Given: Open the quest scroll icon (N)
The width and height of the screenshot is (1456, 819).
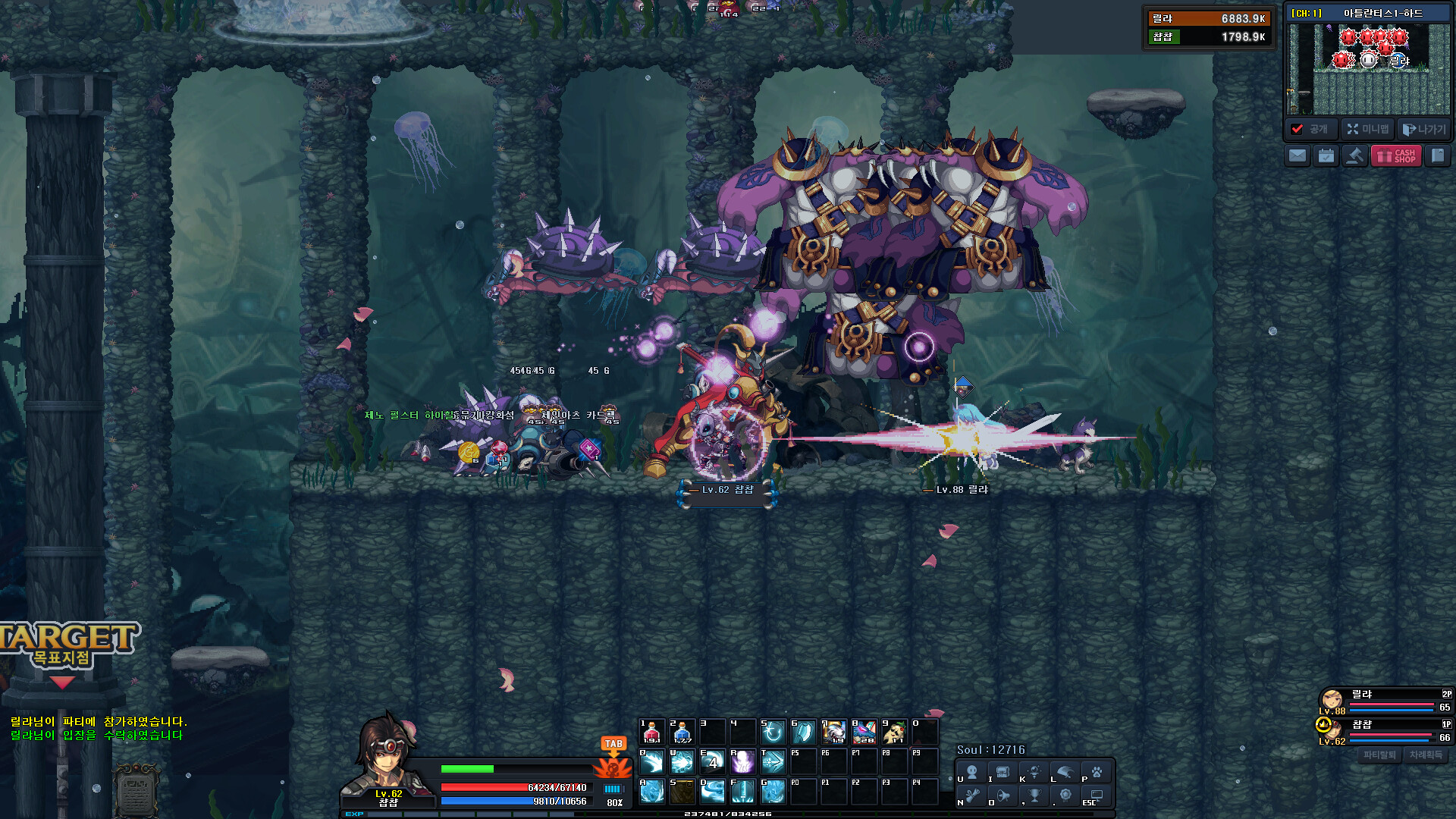Looking at the screenshot, I should pos(972,796).
